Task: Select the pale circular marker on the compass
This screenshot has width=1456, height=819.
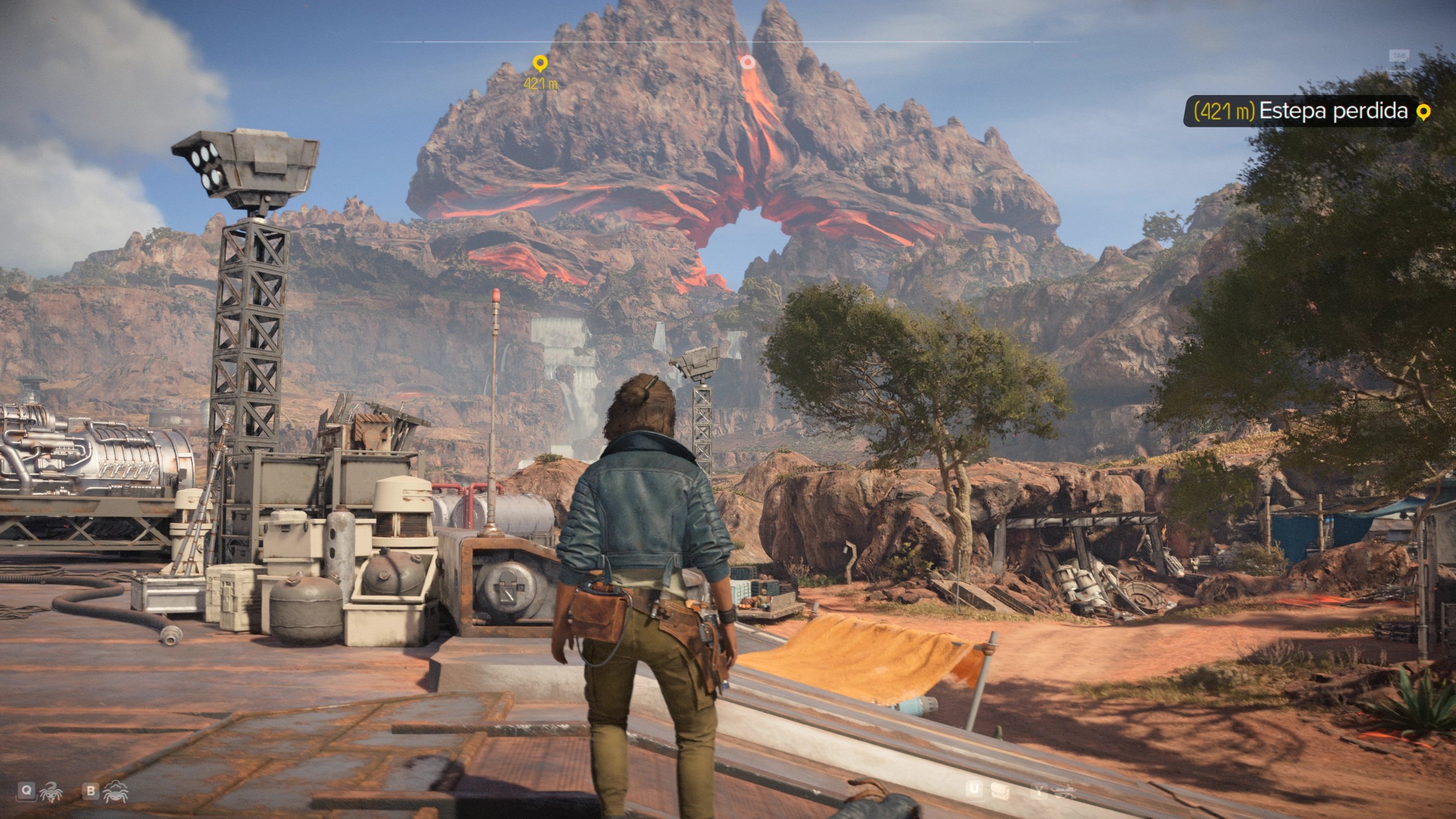Action: coord(748,62)
